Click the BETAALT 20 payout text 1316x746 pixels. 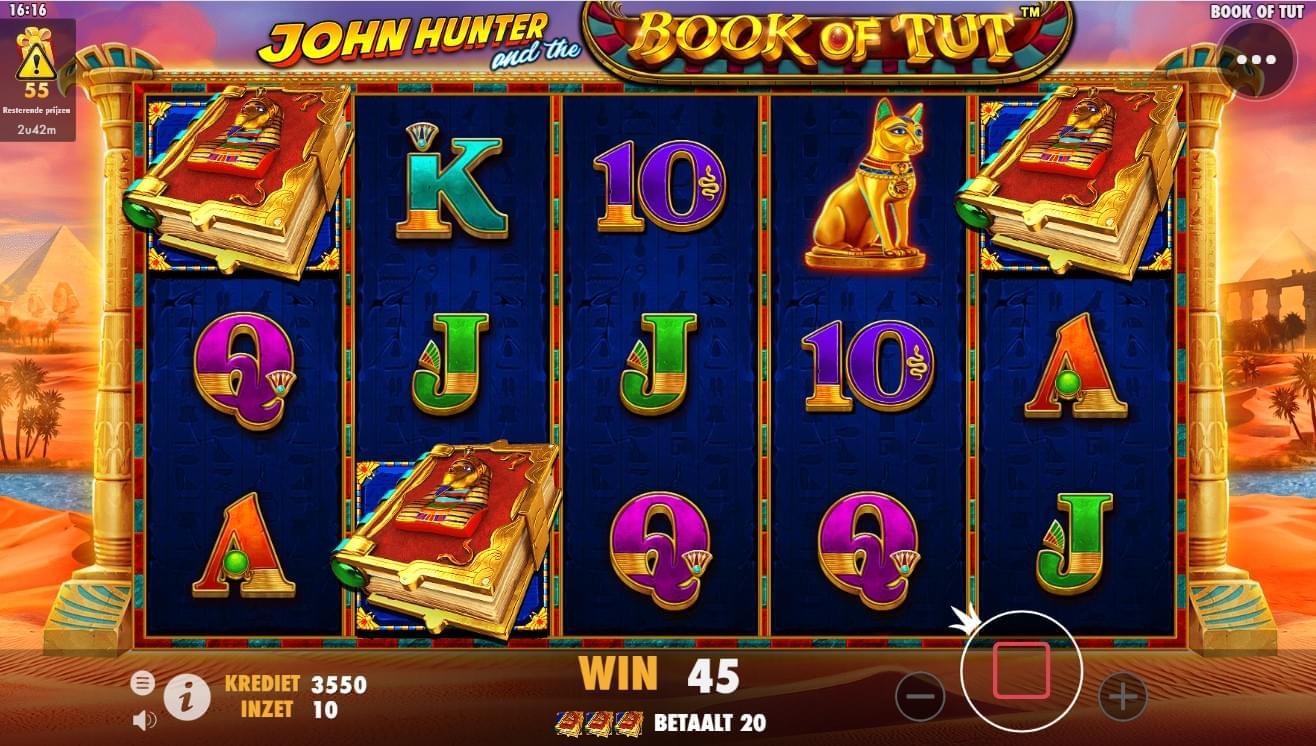pyautogui.click(x=710, y=720)
